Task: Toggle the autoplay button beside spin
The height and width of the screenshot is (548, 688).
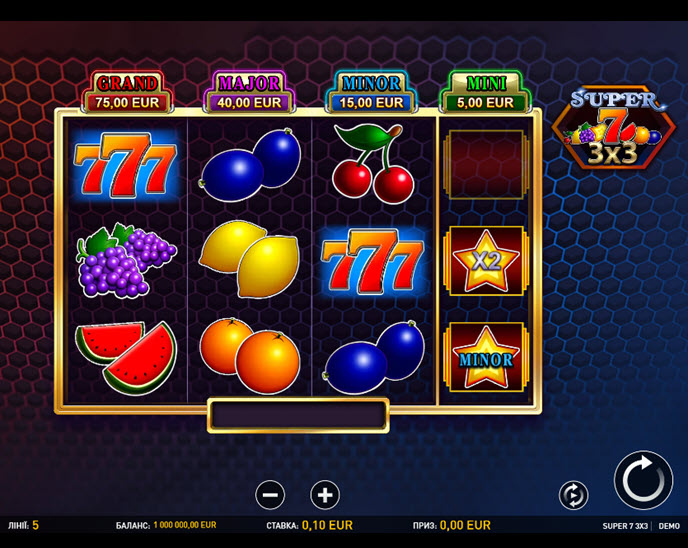Action: tap(573, 494)
